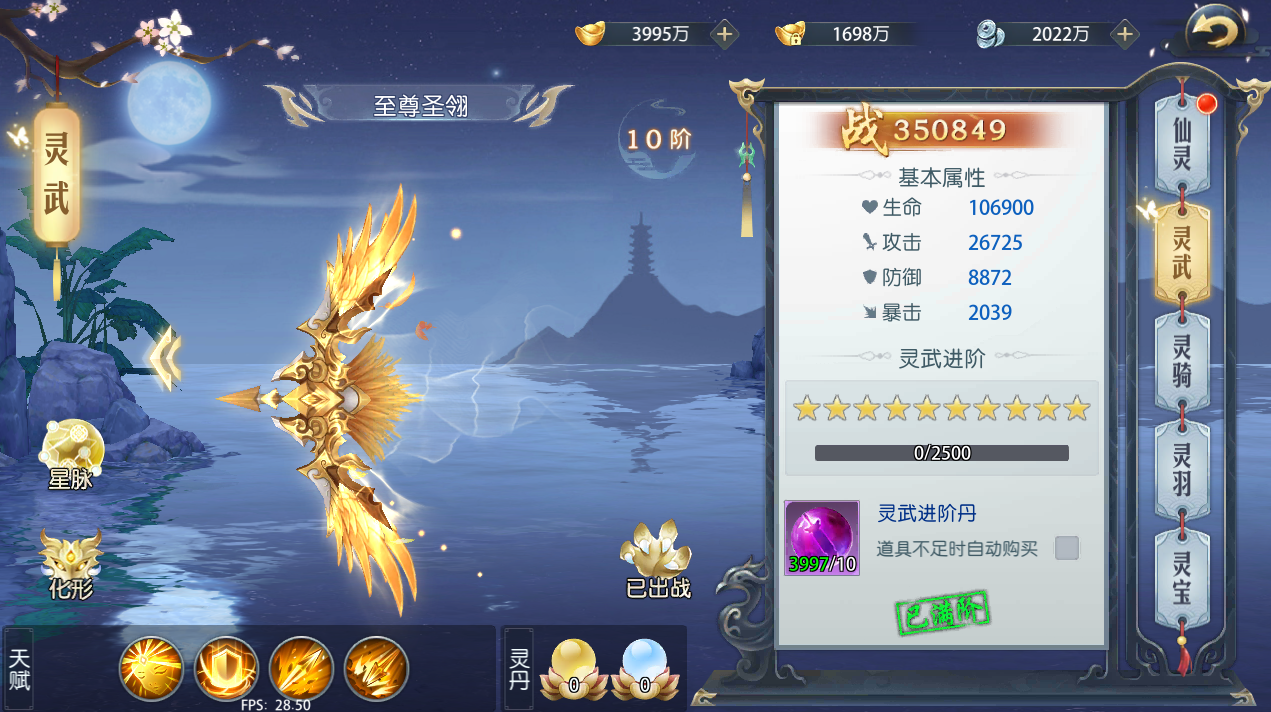Open the 灵骑 tab
The height and width of the screenshot is (712, 1271).
[1182, 361]
